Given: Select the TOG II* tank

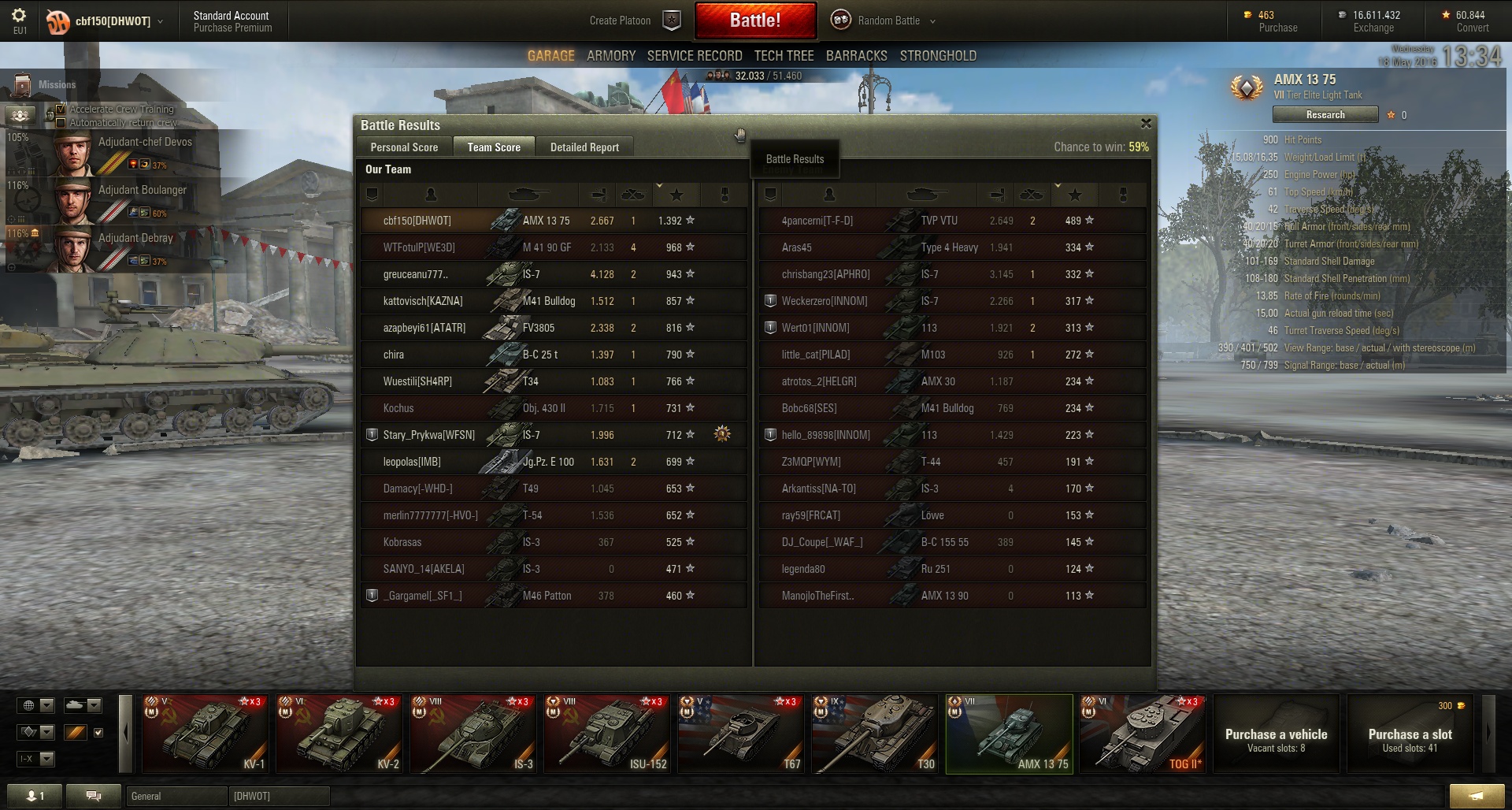Looking at the screenshot, I should [1143, 734].
